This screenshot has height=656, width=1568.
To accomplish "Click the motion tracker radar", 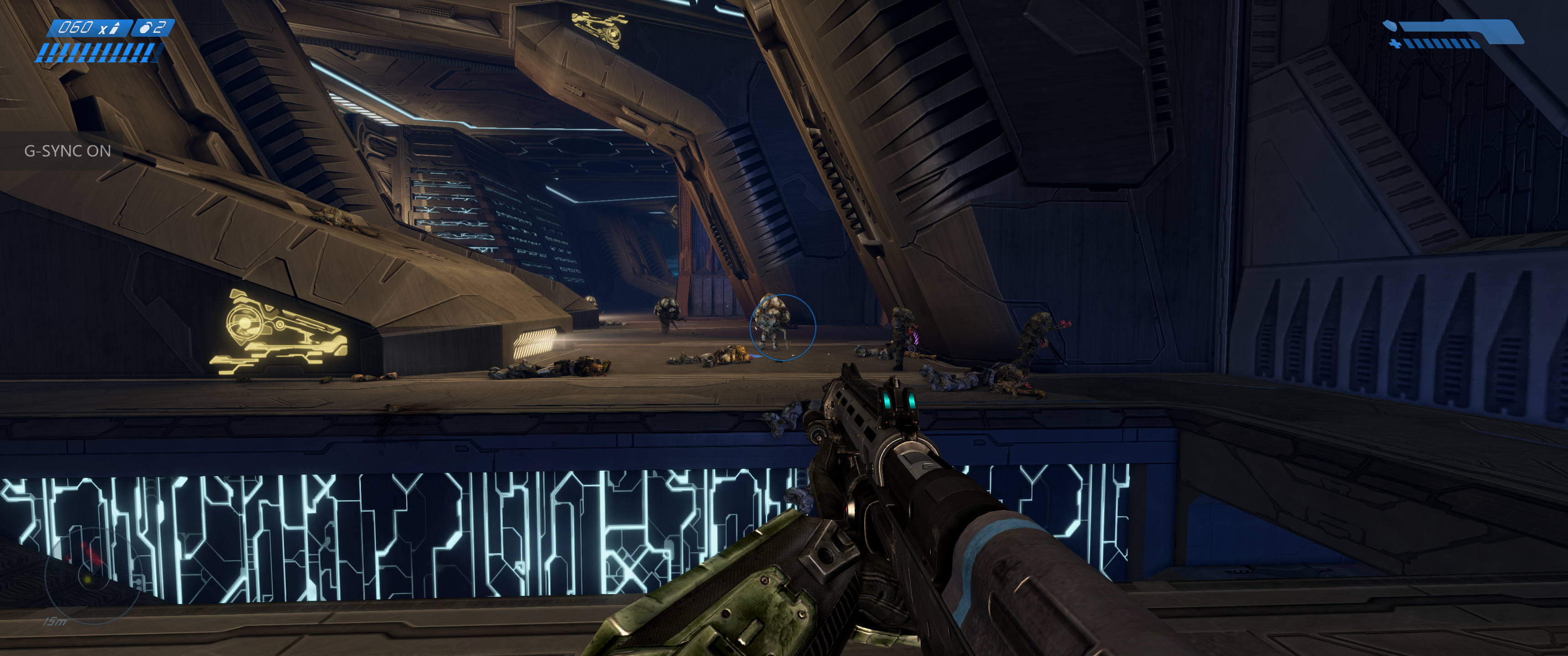I will tap(90, 575).
